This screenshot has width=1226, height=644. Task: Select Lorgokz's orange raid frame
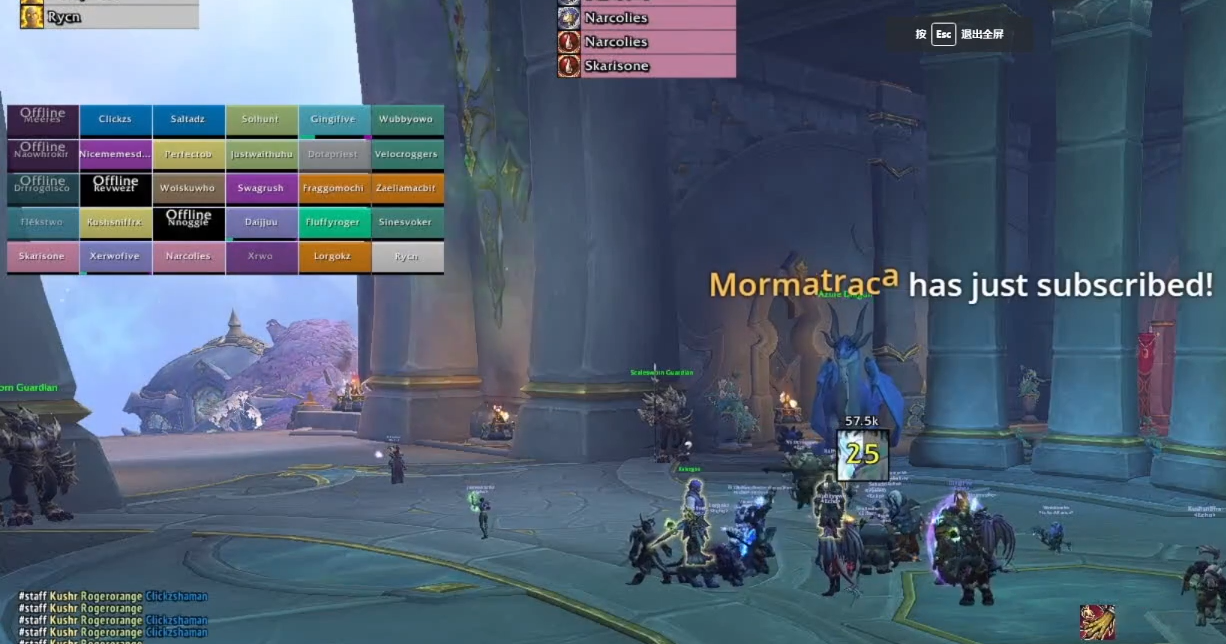coord(334,257)
